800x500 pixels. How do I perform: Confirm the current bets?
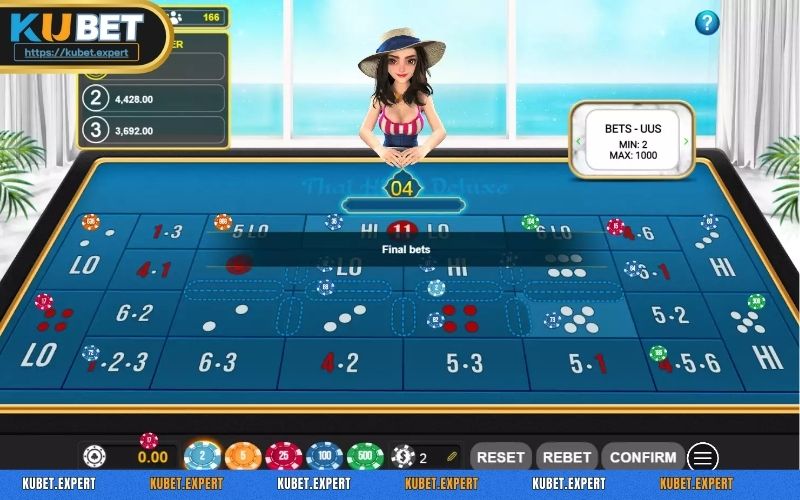643,457
